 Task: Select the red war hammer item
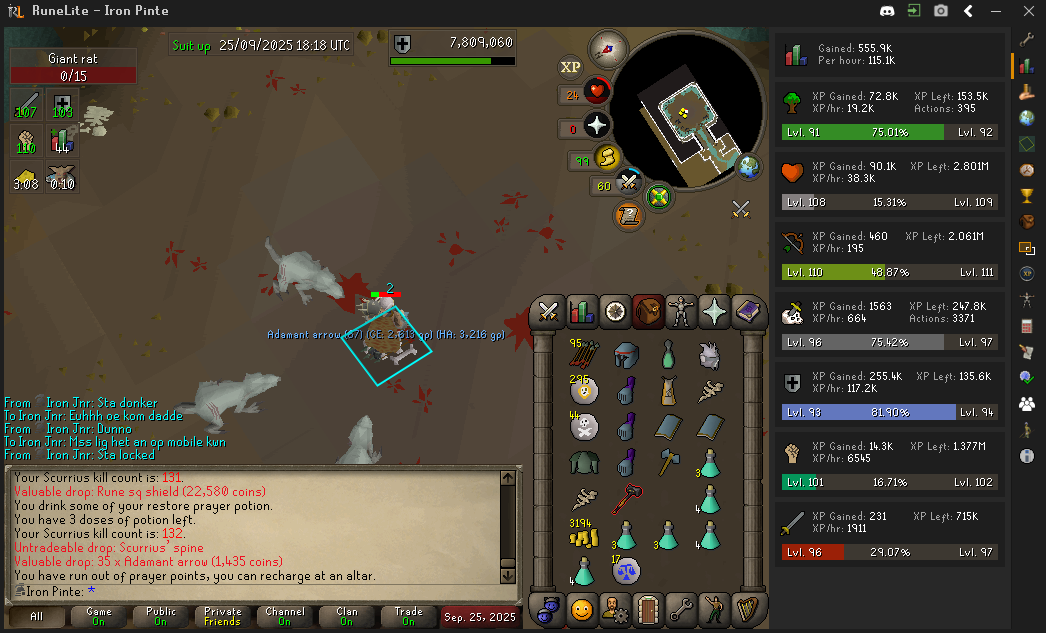pyautogui.click(x=626, y=499)
